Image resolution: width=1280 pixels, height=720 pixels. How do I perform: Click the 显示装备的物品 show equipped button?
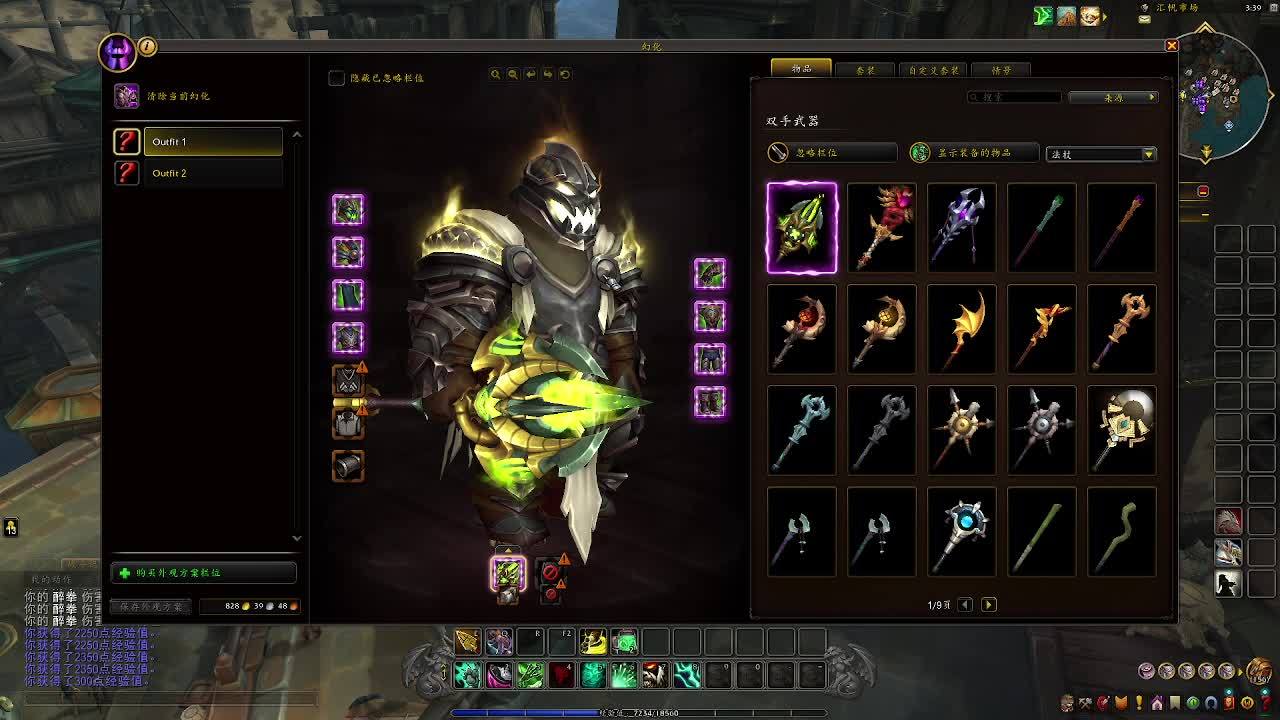[x=974, y=153]
